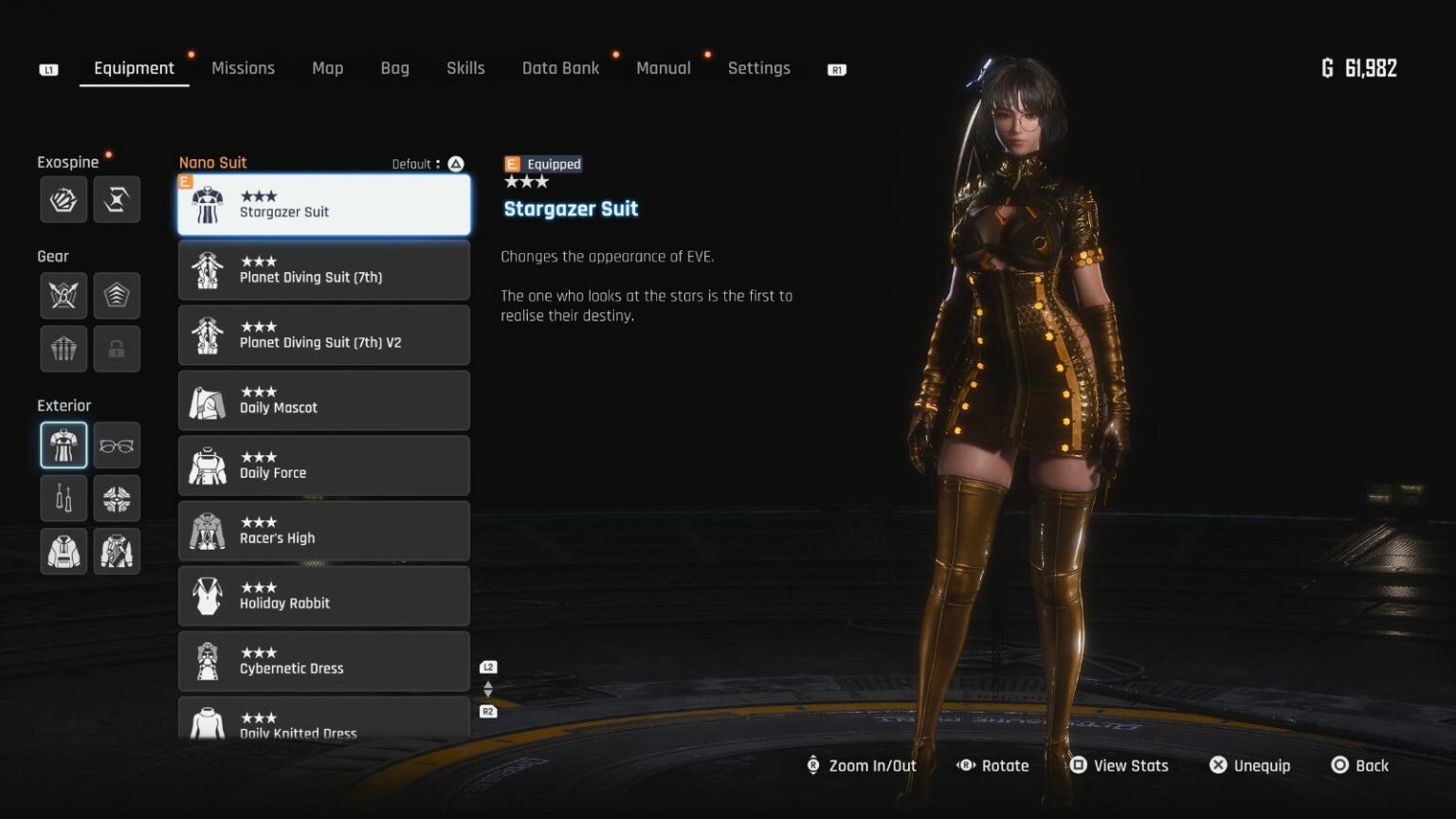The image size is (1456, 819).
Task: Open the glasses exterior slot
Action: coord(117,446)
